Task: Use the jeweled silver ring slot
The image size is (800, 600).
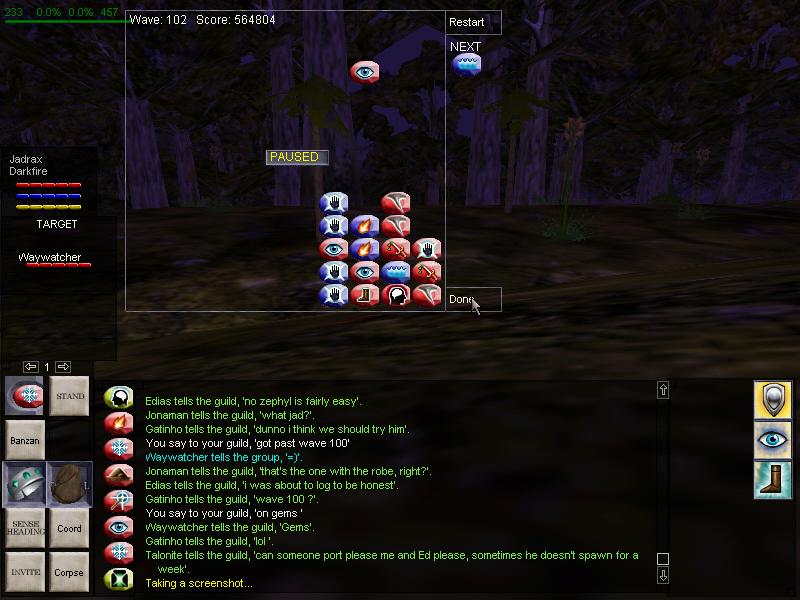Action: coord(24,484)
